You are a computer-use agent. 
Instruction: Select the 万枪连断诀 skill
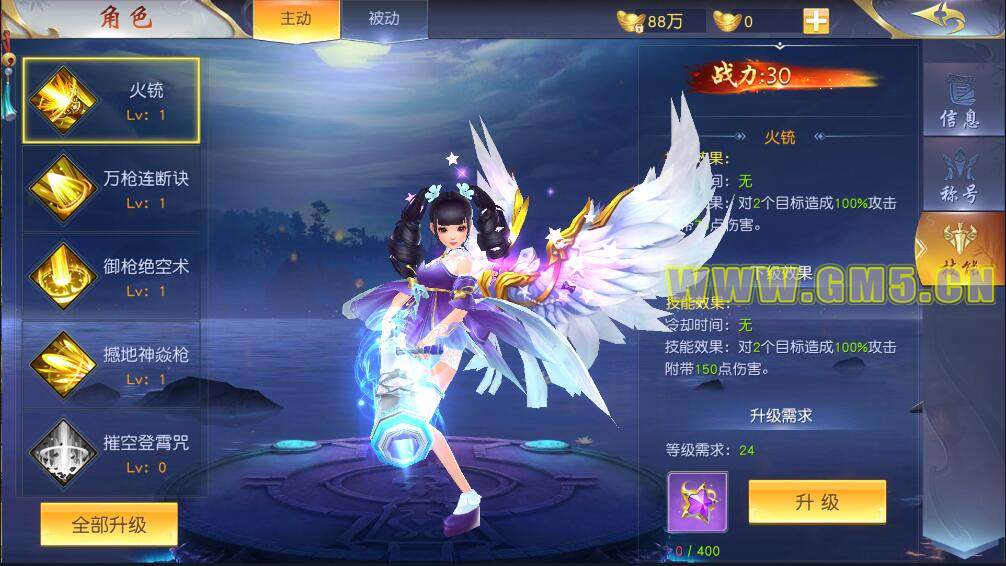[111, 189]
